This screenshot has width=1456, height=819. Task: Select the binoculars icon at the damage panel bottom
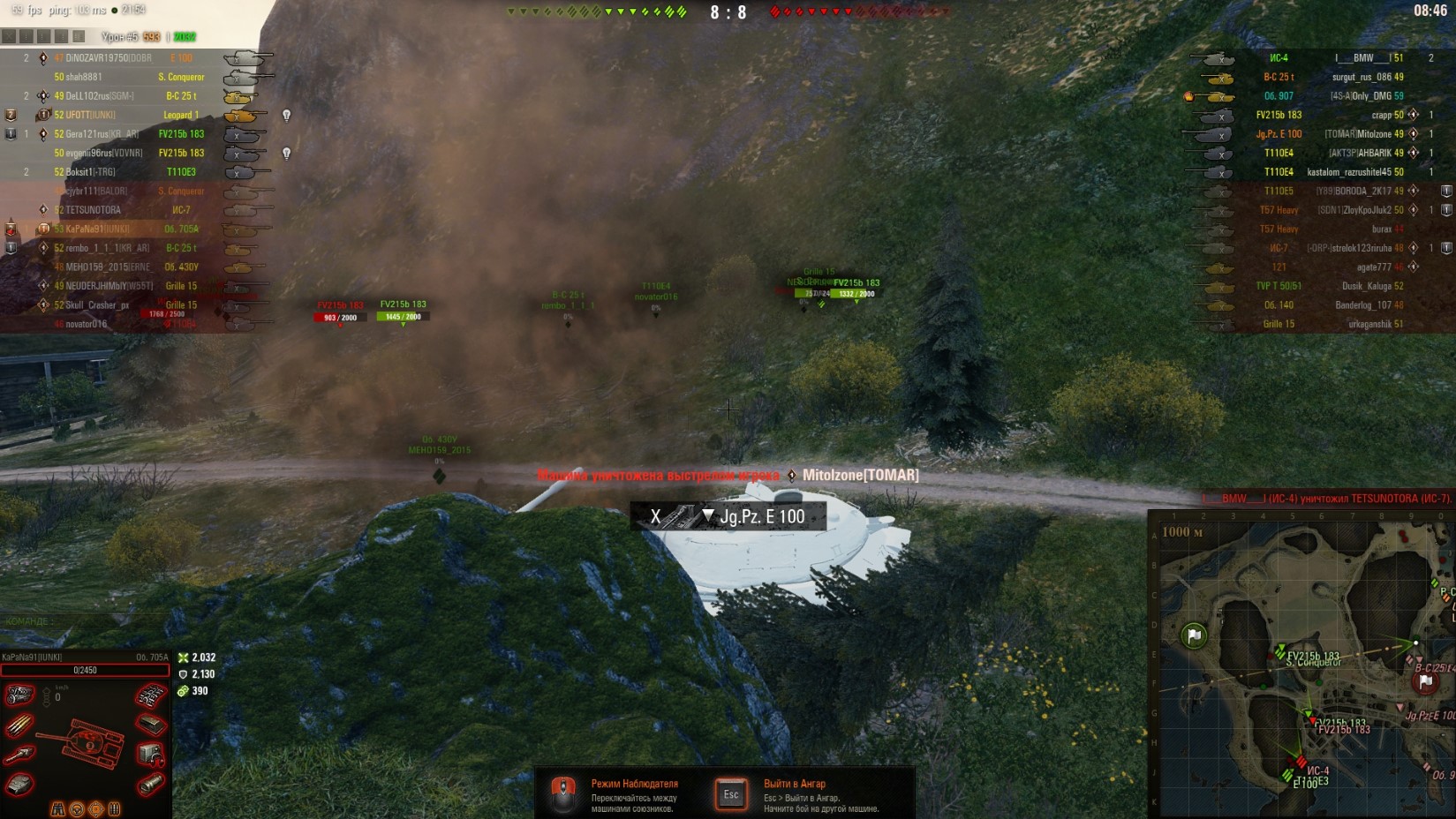[58, 808]
